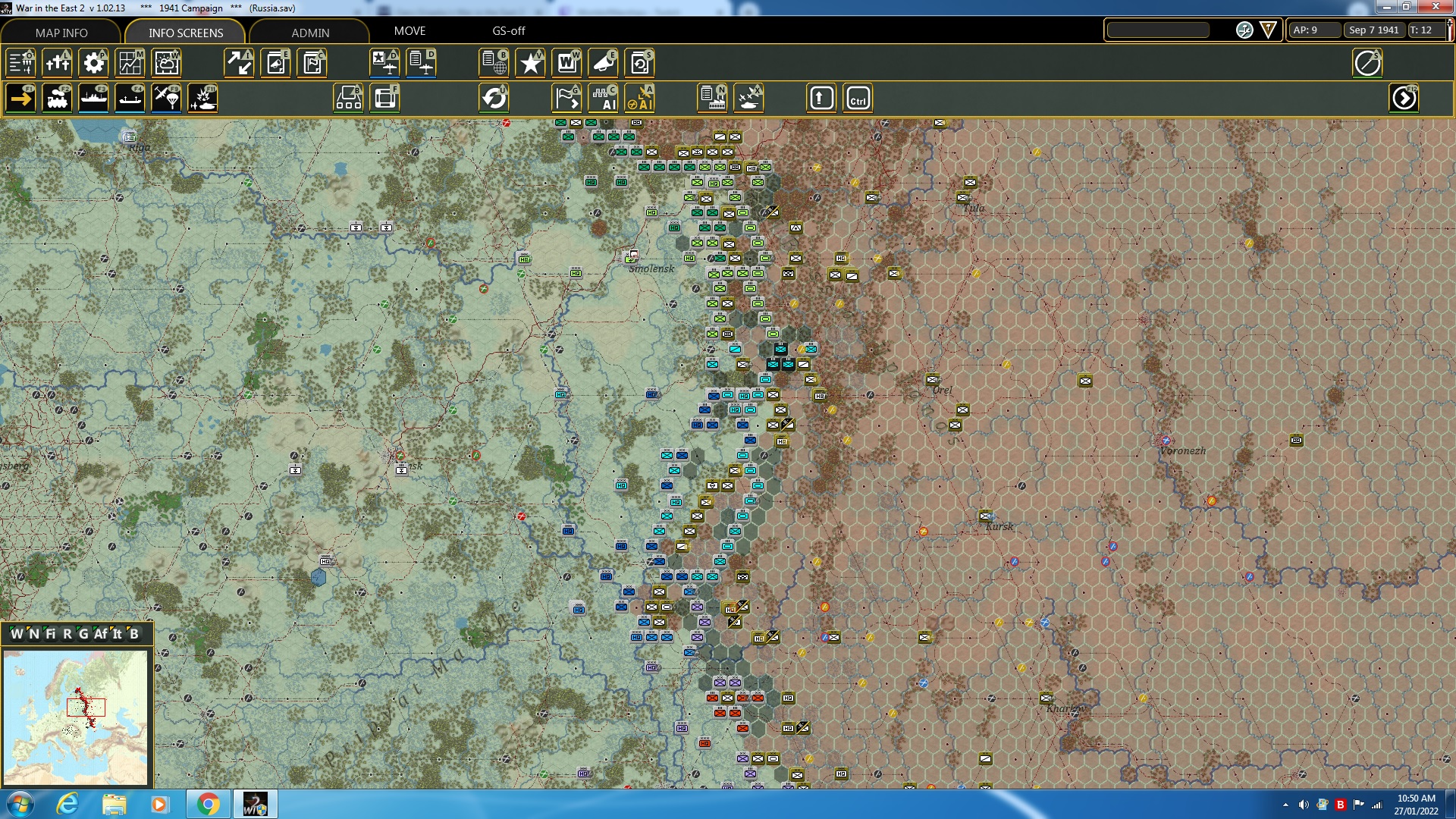Click the minimap of Europe
Image resolution: width=1456 pixels, height=819 pixels.
76,717
